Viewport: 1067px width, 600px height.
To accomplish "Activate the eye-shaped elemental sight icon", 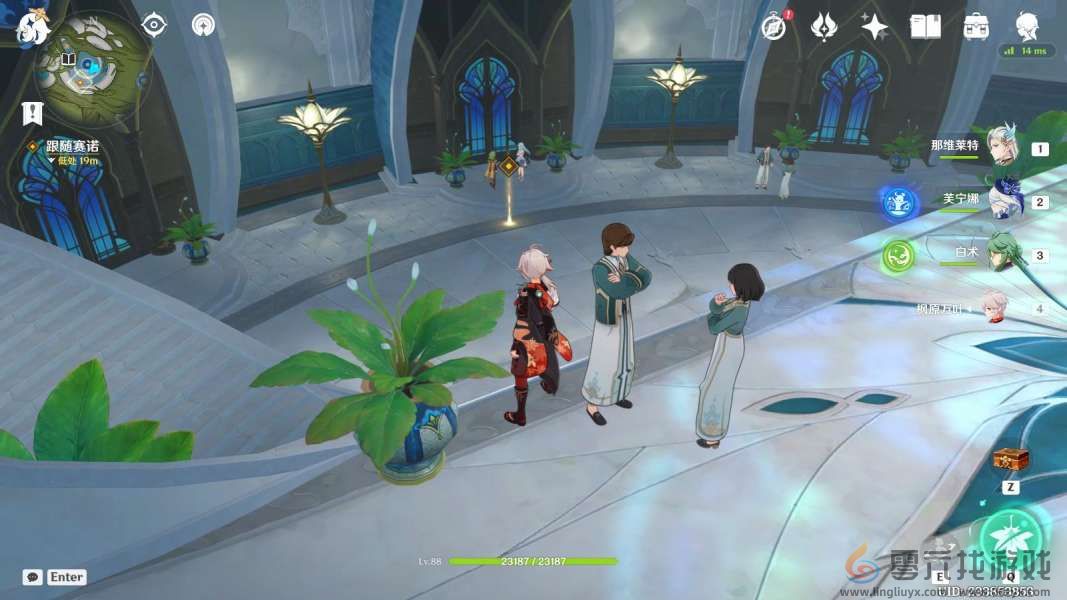I will coord(154,25).
